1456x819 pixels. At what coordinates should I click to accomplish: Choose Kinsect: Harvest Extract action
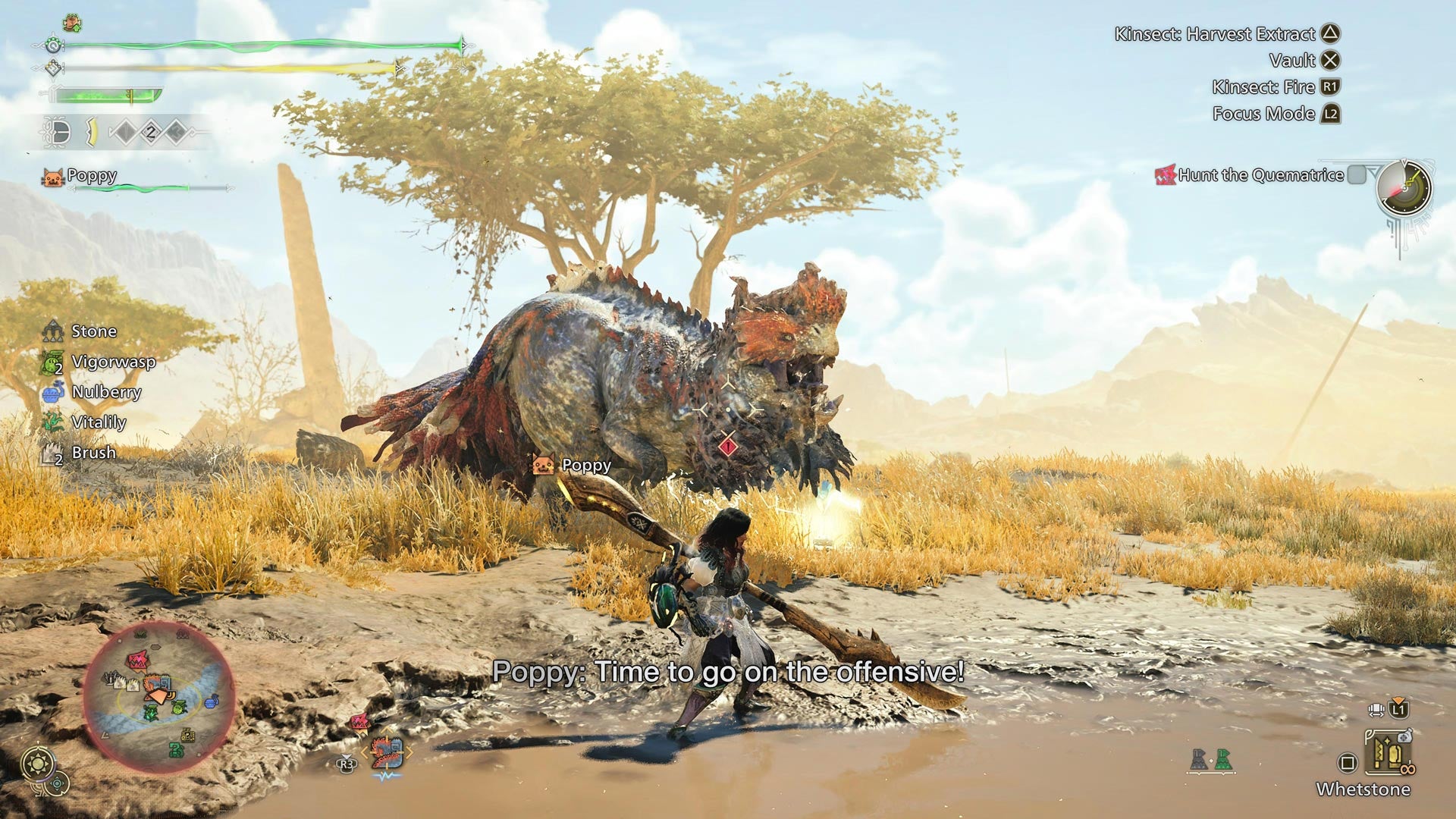[x=1332, y=35]
